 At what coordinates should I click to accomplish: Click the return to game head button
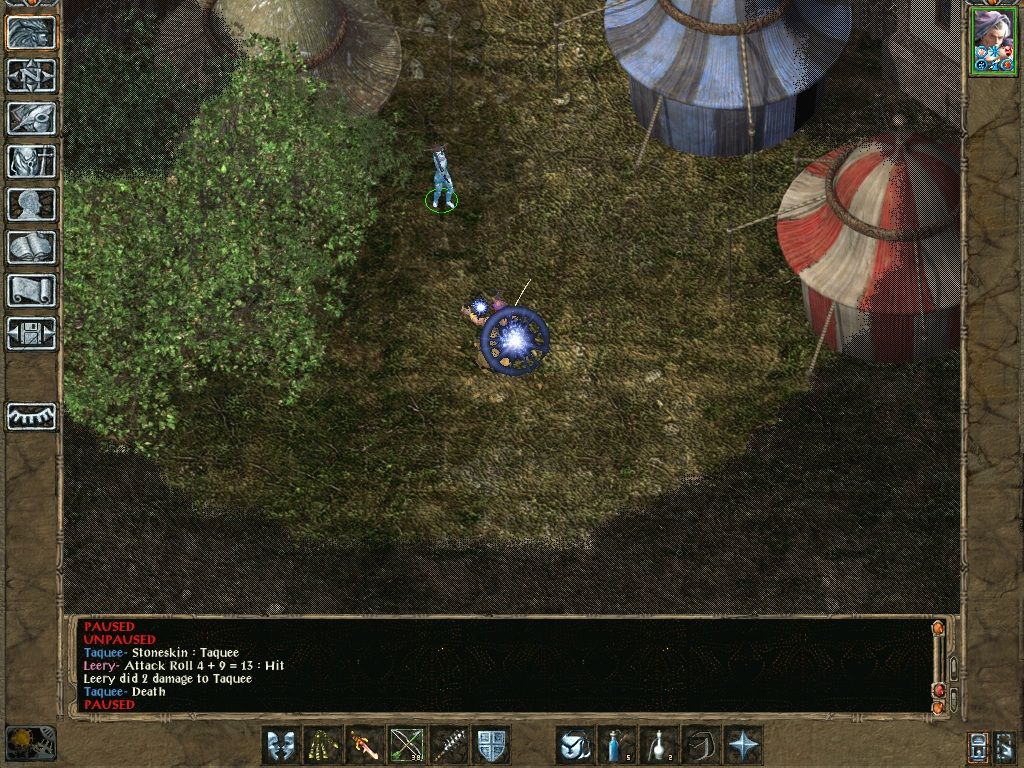[31, 32]
